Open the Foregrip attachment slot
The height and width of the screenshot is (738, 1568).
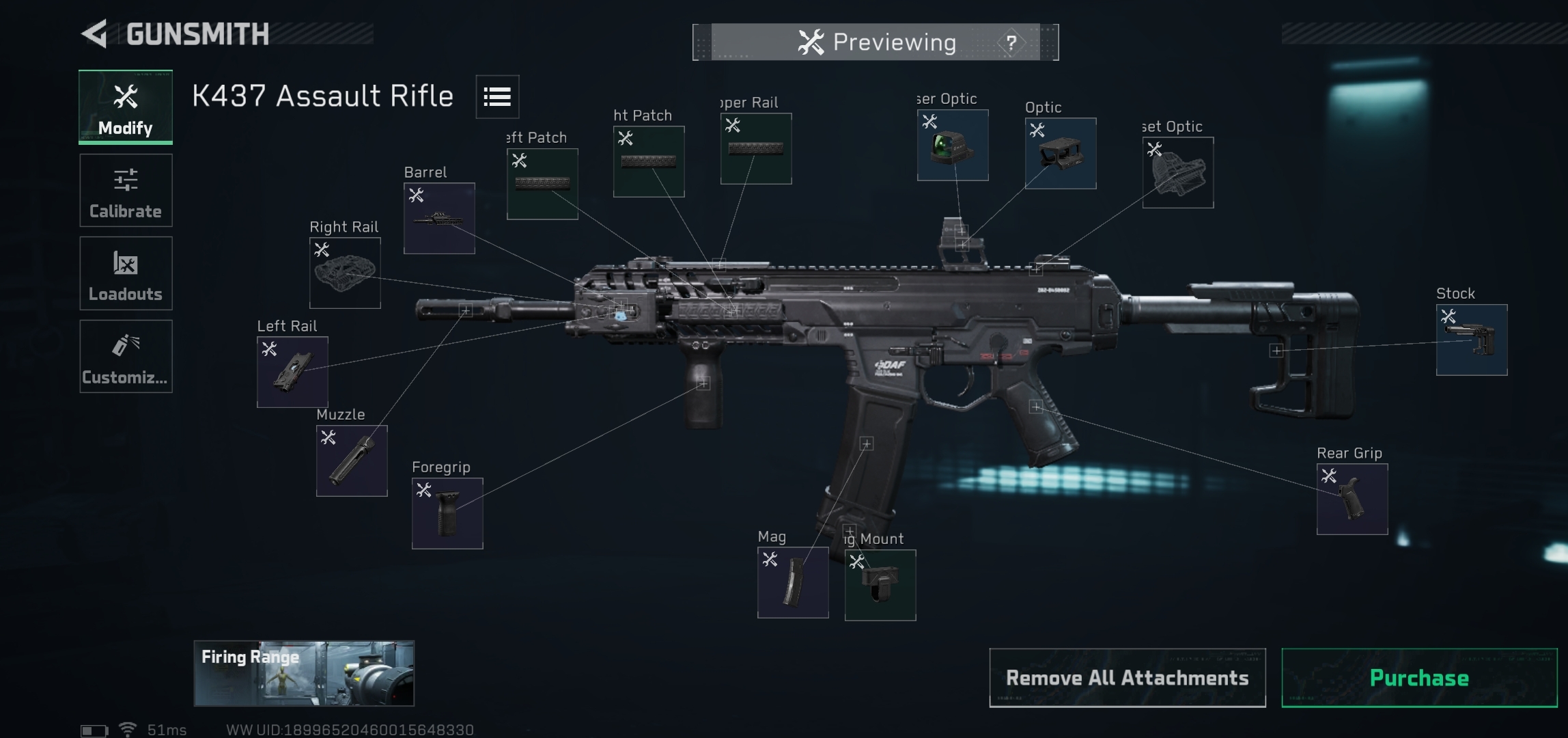447,512
